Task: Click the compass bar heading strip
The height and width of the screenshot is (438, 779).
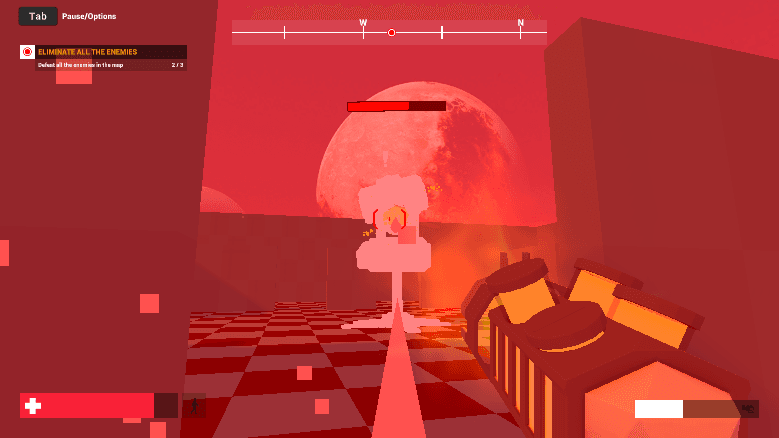Action: [x=389, y=32]
